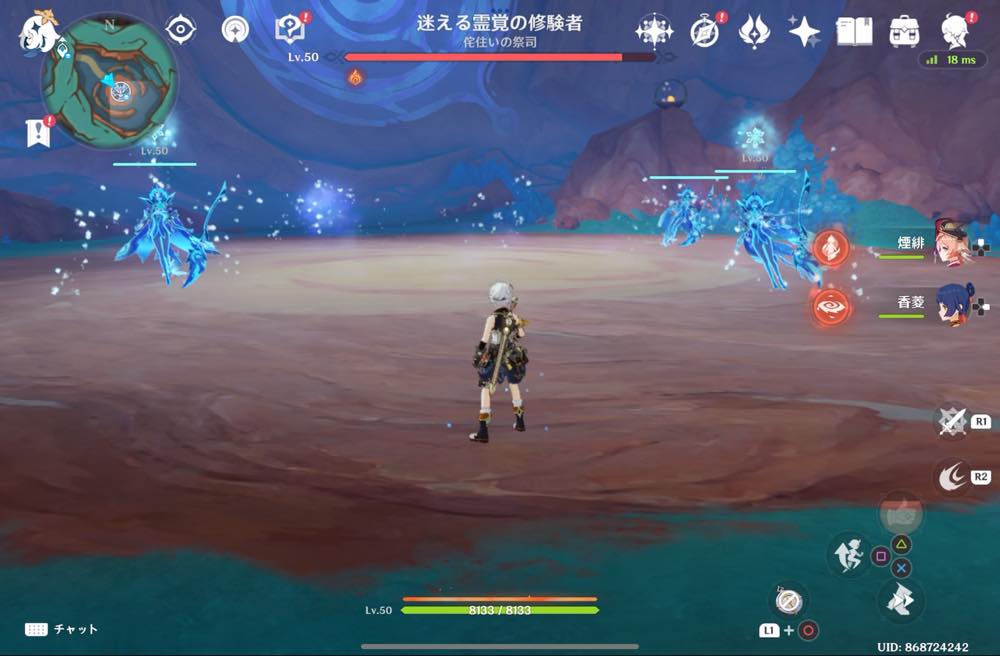Image resolution: width=1000 pixels, height=656 pixels.
Task: Open the チャット chat box
Action: [62, 629]
